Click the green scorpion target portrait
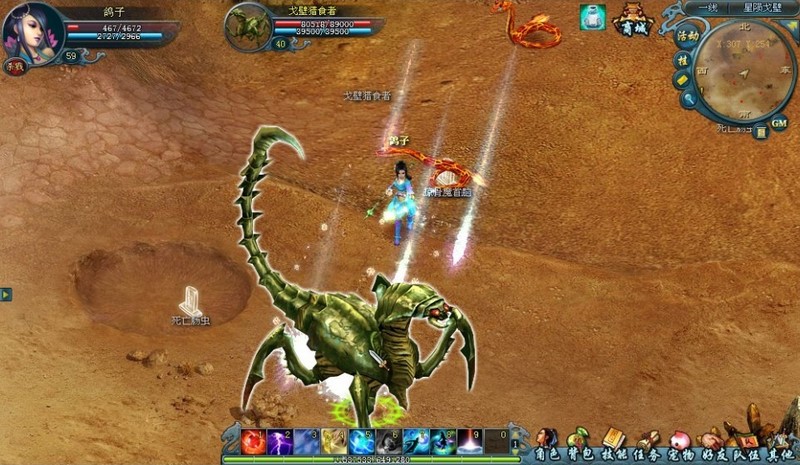Viewport: 800px width, 465px height. coord(245,26)
